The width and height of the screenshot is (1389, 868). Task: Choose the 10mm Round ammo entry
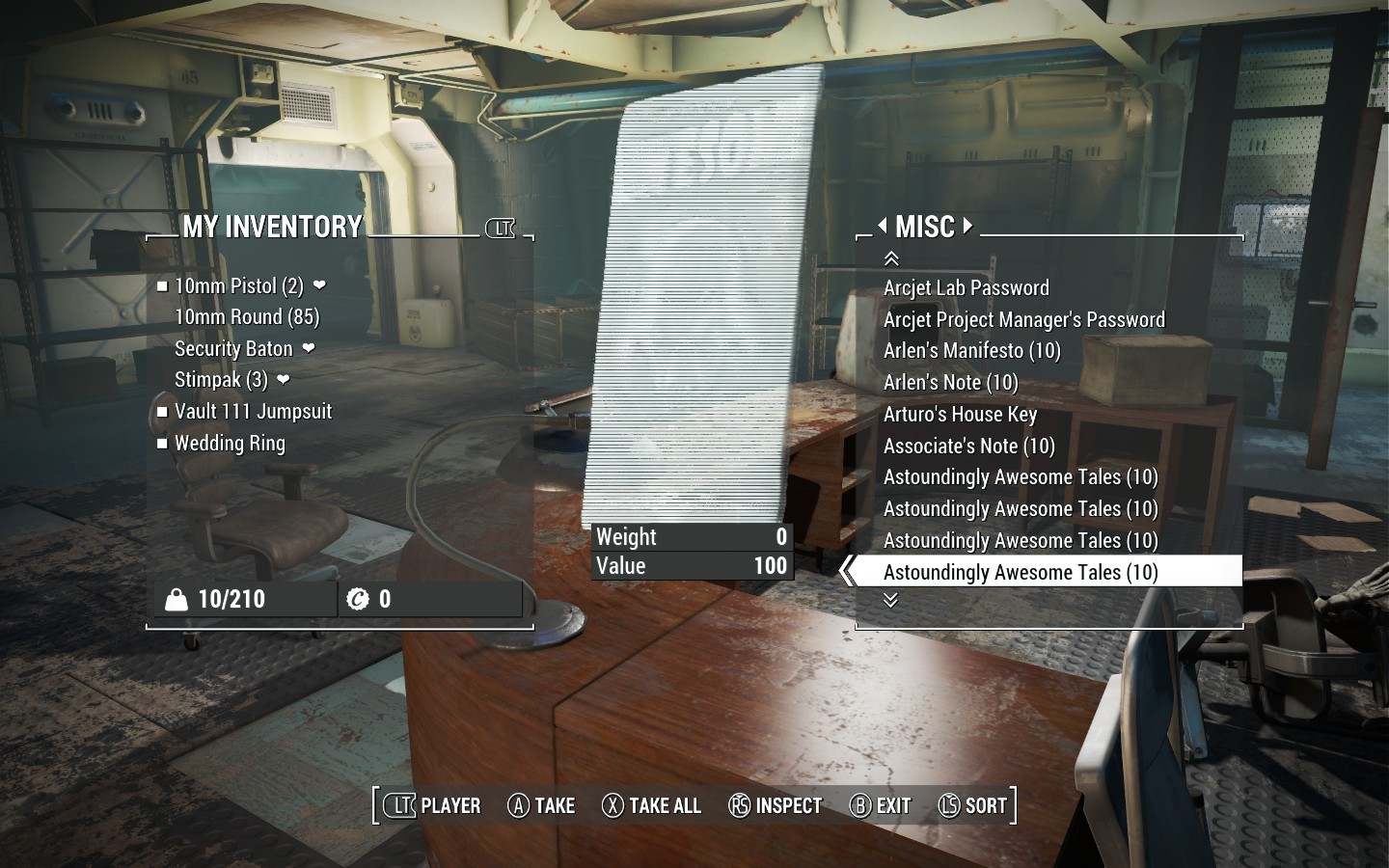(247, 317)
